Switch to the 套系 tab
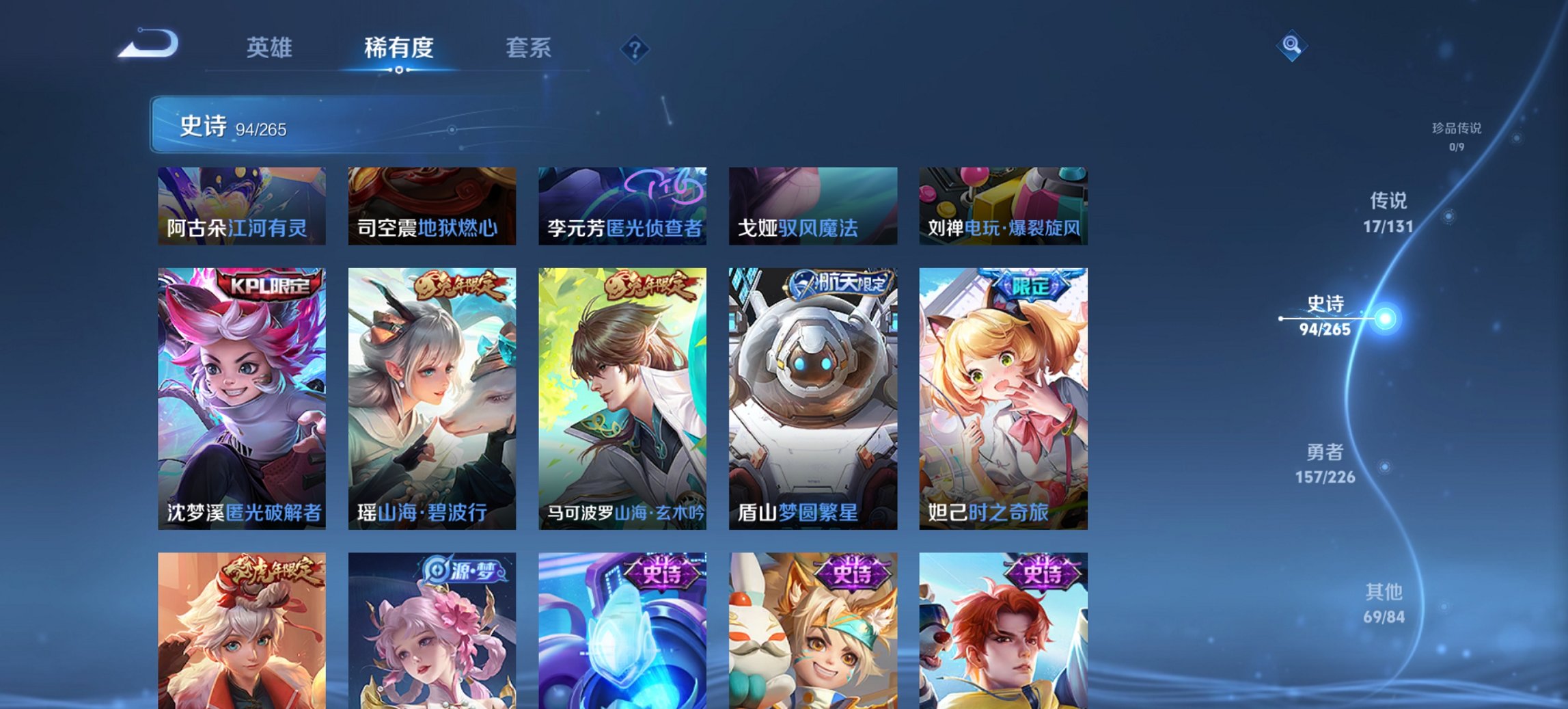Screen dimensions: 1568x709 click(529, 48)
